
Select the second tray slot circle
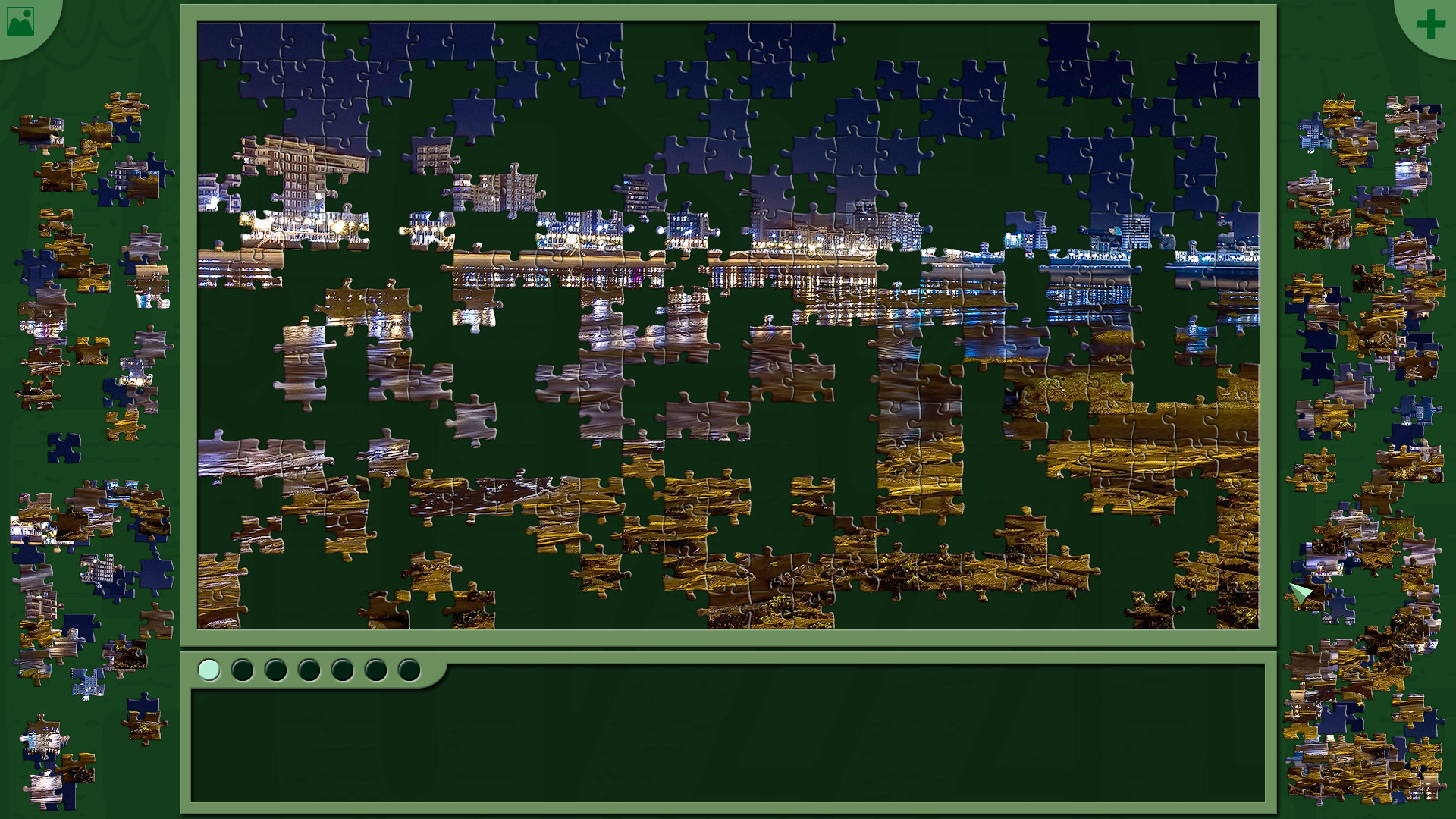click(243, 670)
